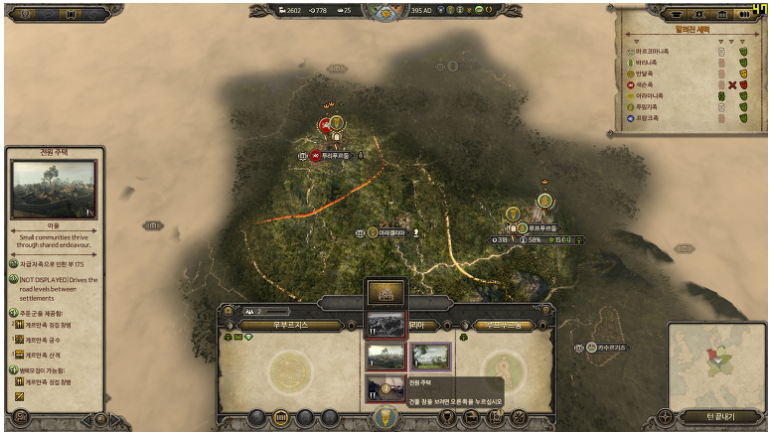The image size is (774, 439).
Task: Open the building tab with columns icon
Action: click(281, 417)
